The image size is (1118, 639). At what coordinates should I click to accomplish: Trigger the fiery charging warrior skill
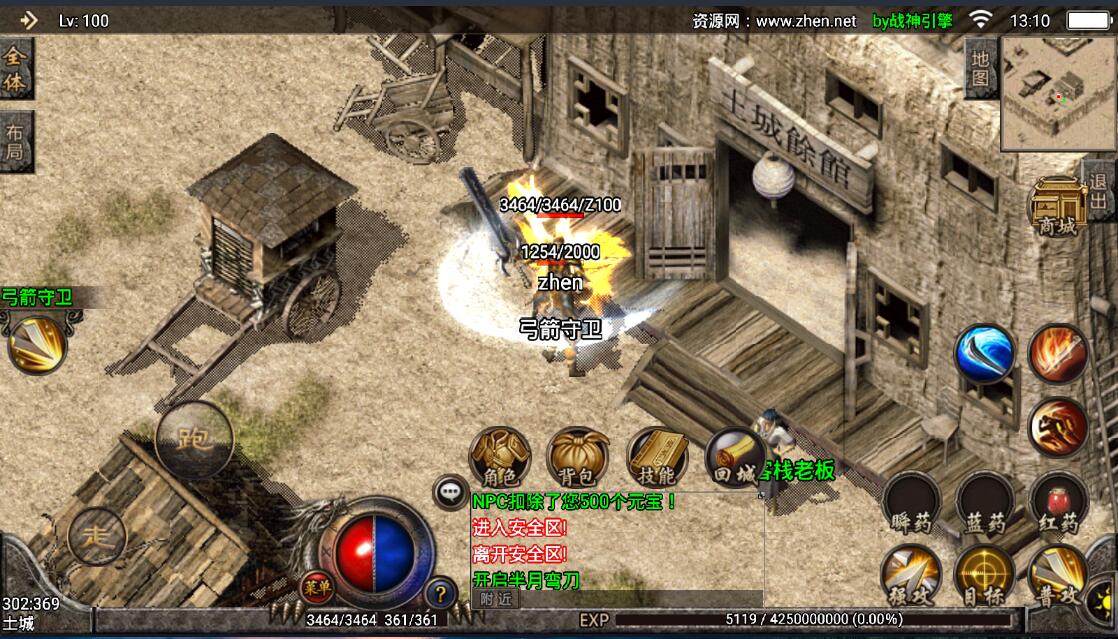1058,426
